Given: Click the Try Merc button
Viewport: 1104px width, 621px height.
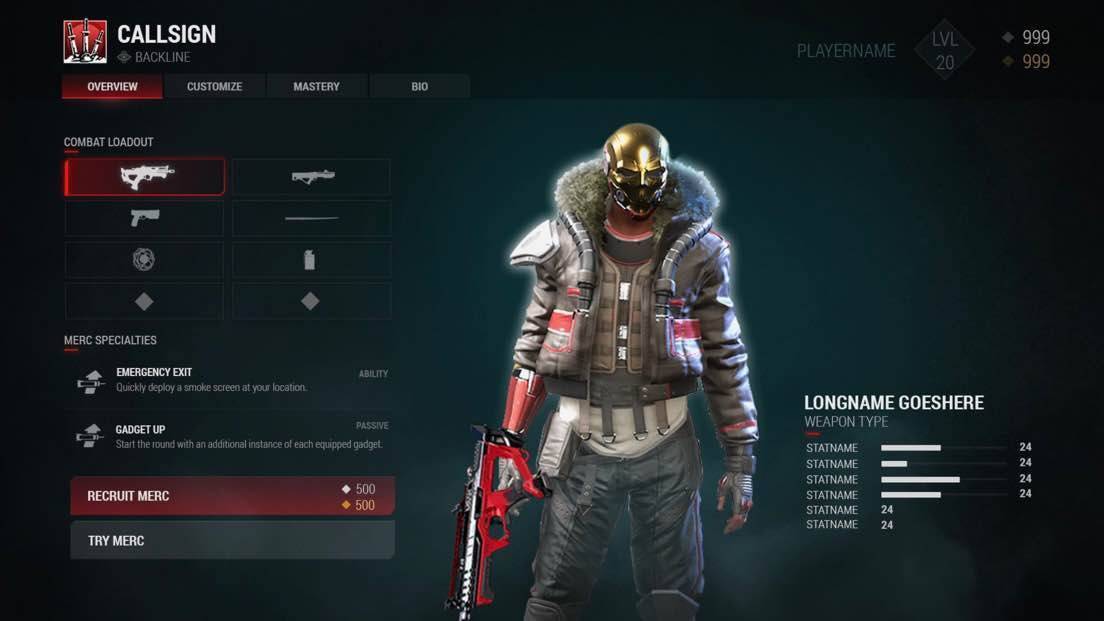Looking at the screenshot, I should pyautogui.click(x=232, y=541).
